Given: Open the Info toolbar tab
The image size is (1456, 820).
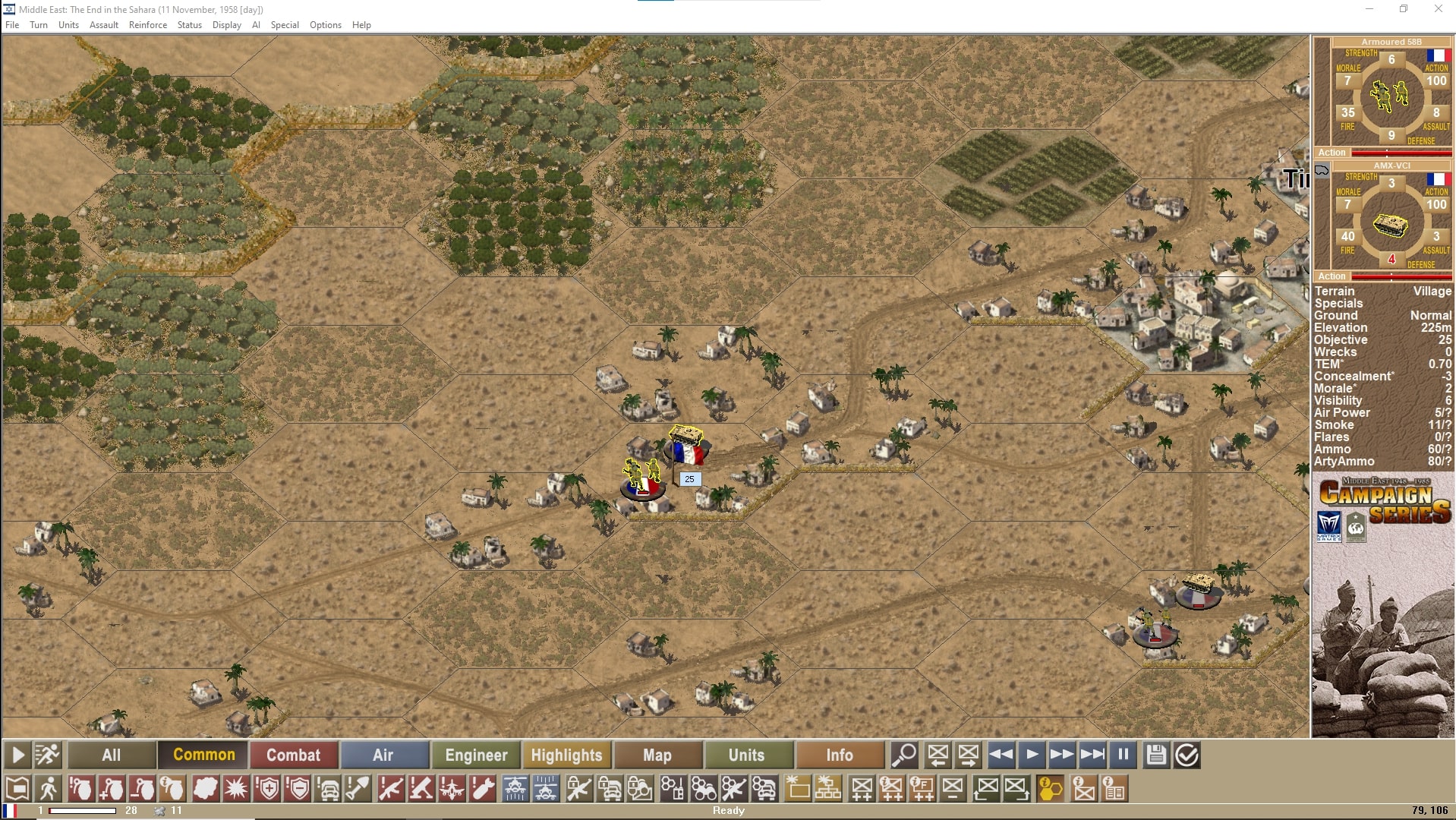Looking at the screenshot, I should coord(839,755).
